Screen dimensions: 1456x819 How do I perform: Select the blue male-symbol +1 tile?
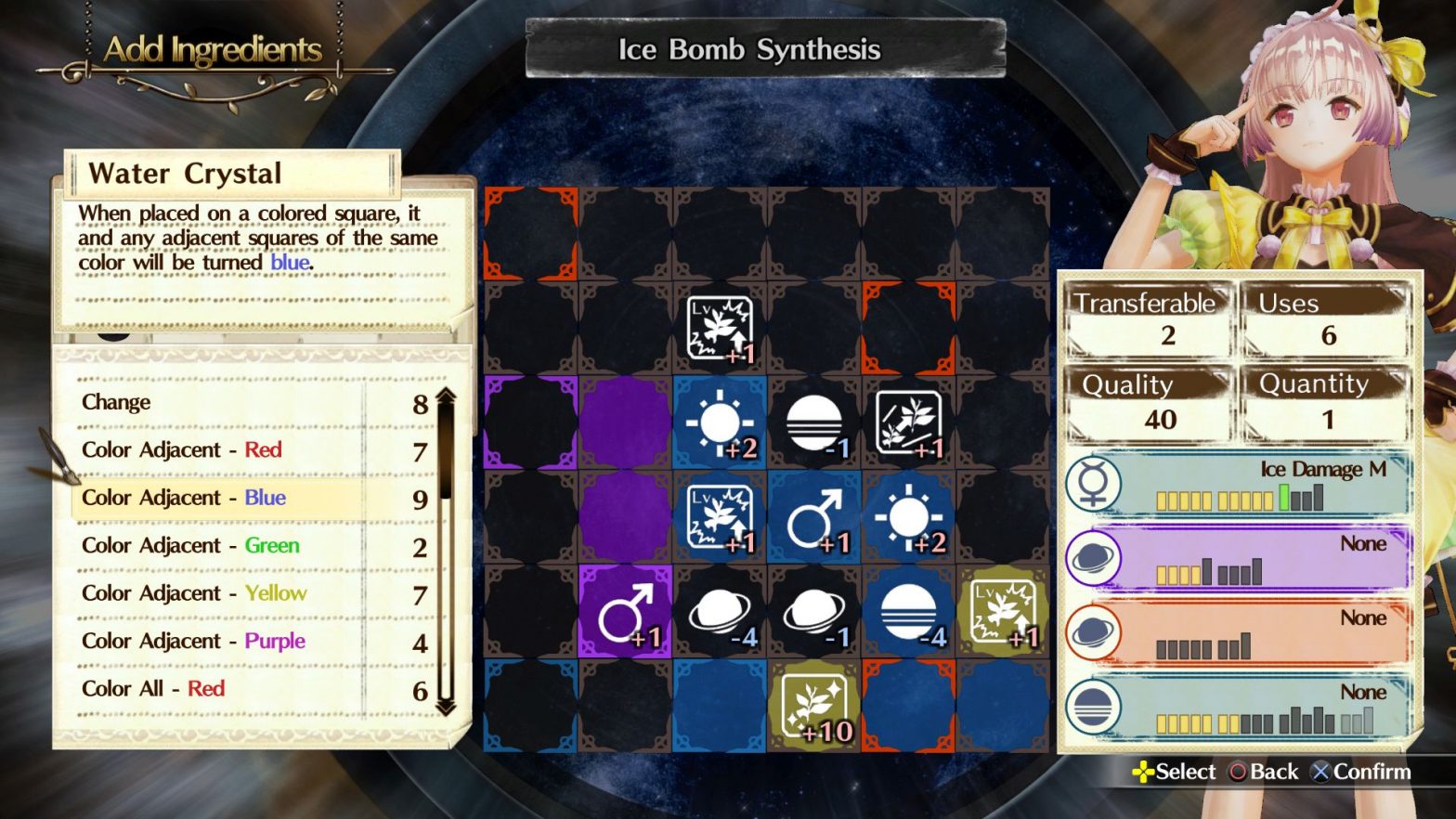click(813, 518)
